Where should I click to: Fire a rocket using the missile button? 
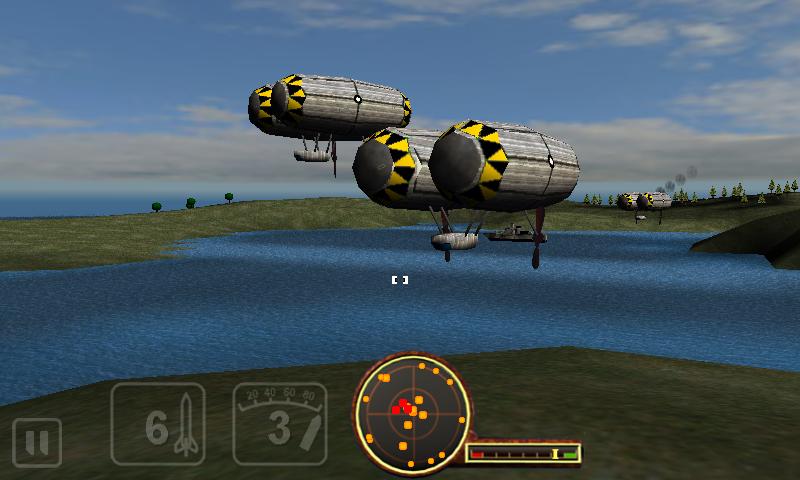tap(158, 425)
